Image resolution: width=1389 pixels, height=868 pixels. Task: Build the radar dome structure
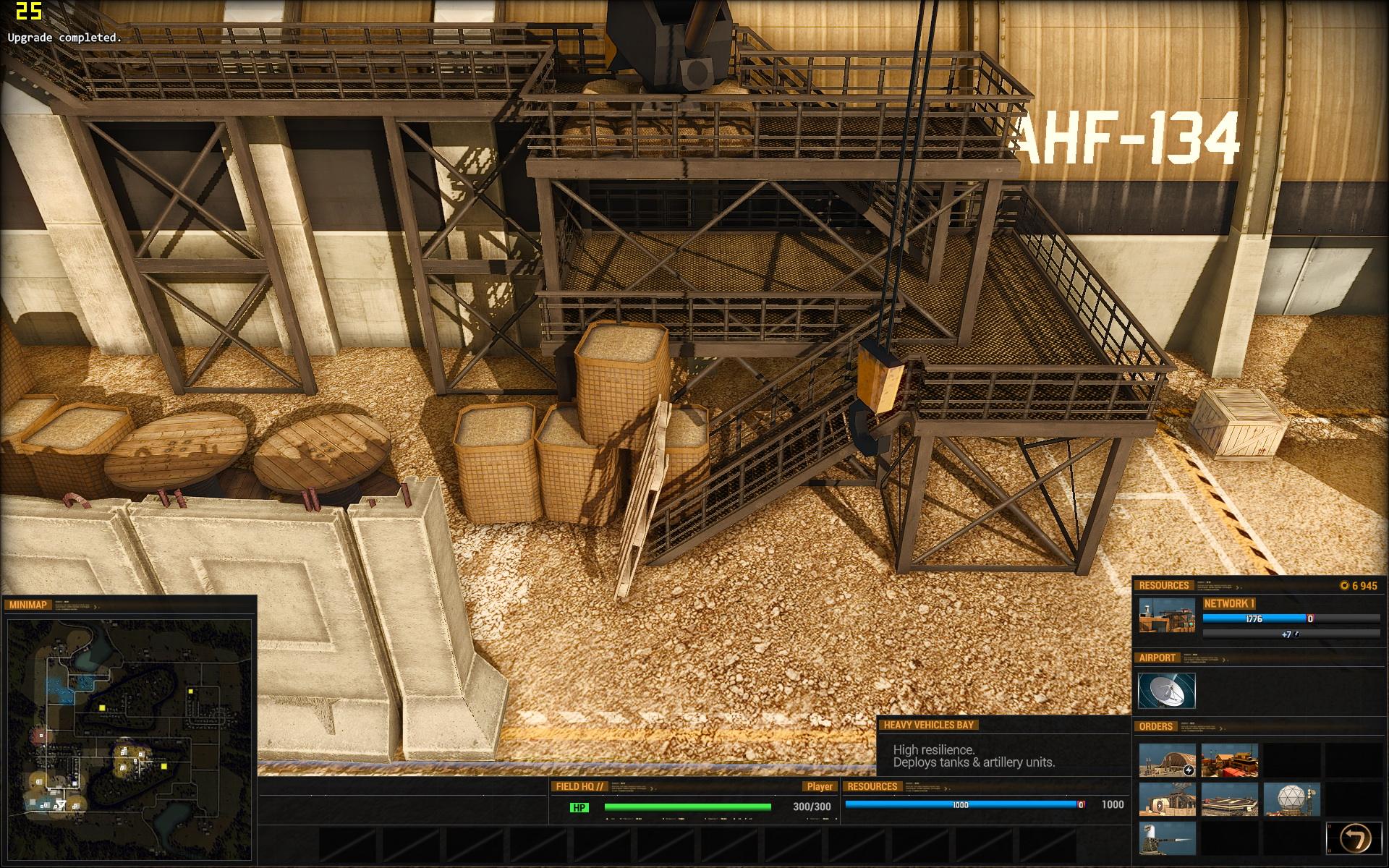coord(1291,800)
